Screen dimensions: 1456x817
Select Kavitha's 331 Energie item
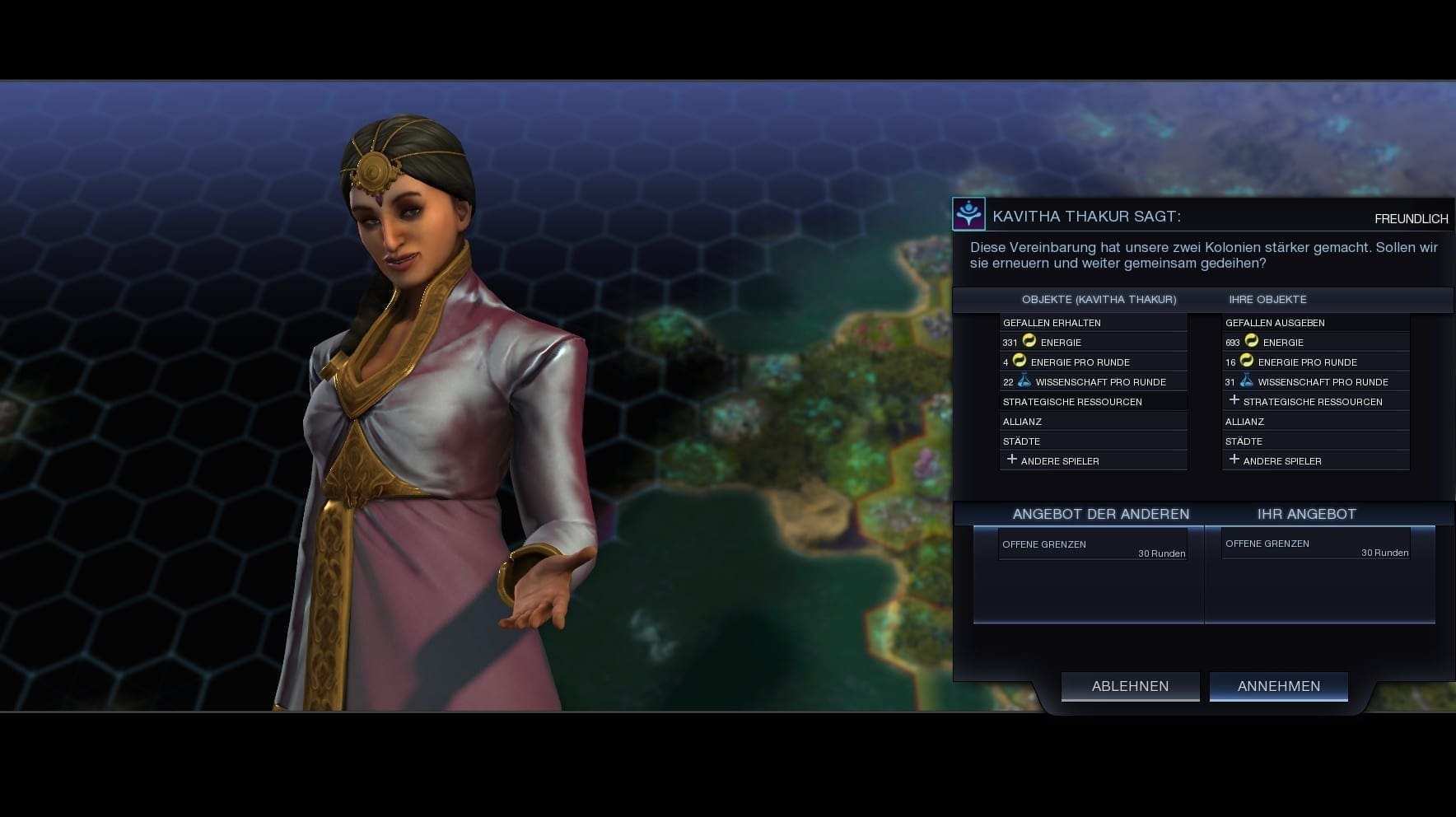tap(1093, 342)
